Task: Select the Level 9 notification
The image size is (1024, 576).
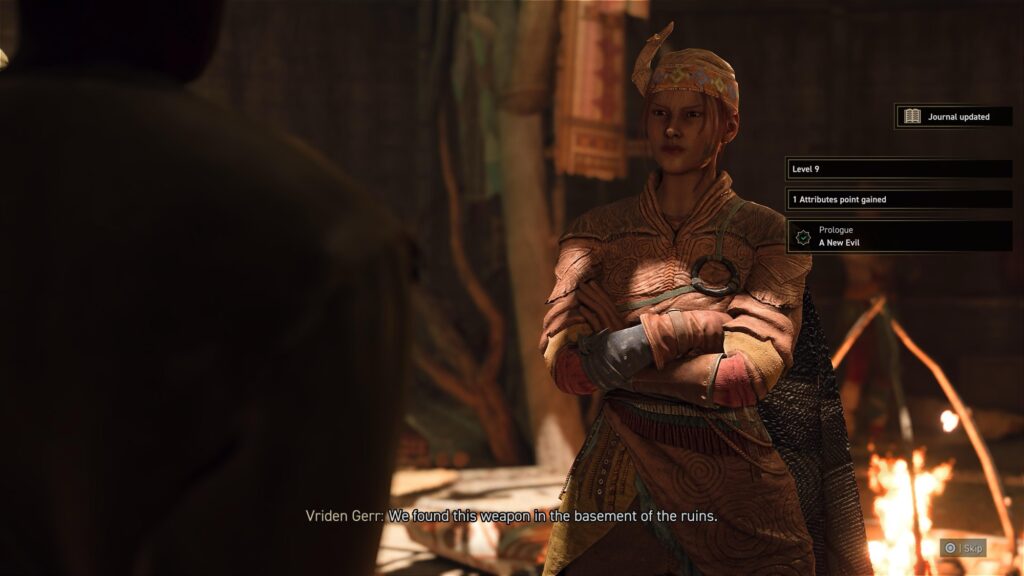Action: pyautogui.click(x=899, y=169)
